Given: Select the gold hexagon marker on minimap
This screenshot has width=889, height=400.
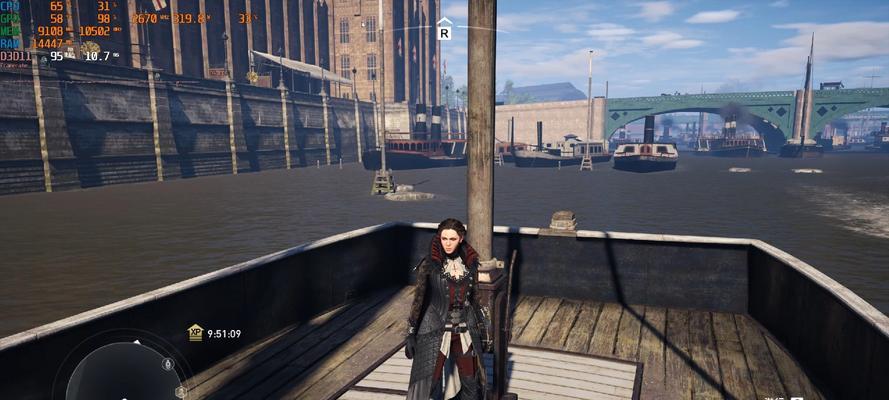Looking at the screenshot, I should pyautogui.click(x=181, y=391).
